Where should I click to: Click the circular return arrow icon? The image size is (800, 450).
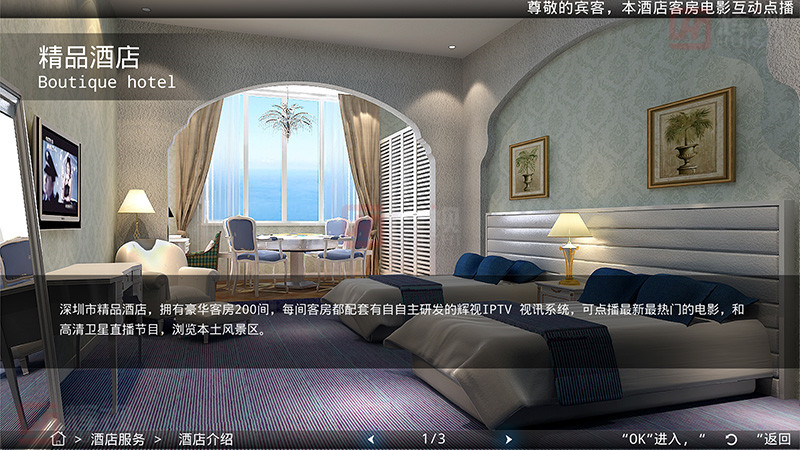pyautogui.click(x=731, y=439)
